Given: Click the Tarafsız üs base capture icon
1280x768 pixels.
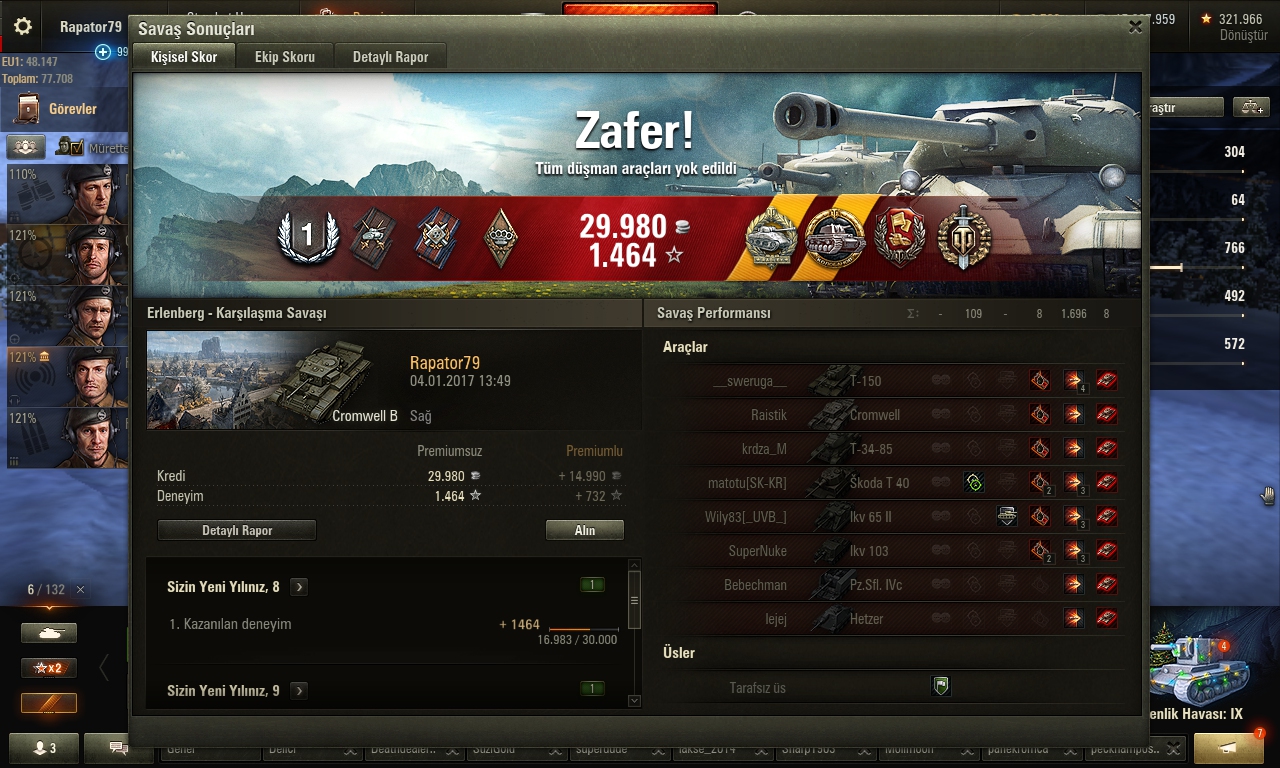Looking at the screenshot, I should [940, 686].
